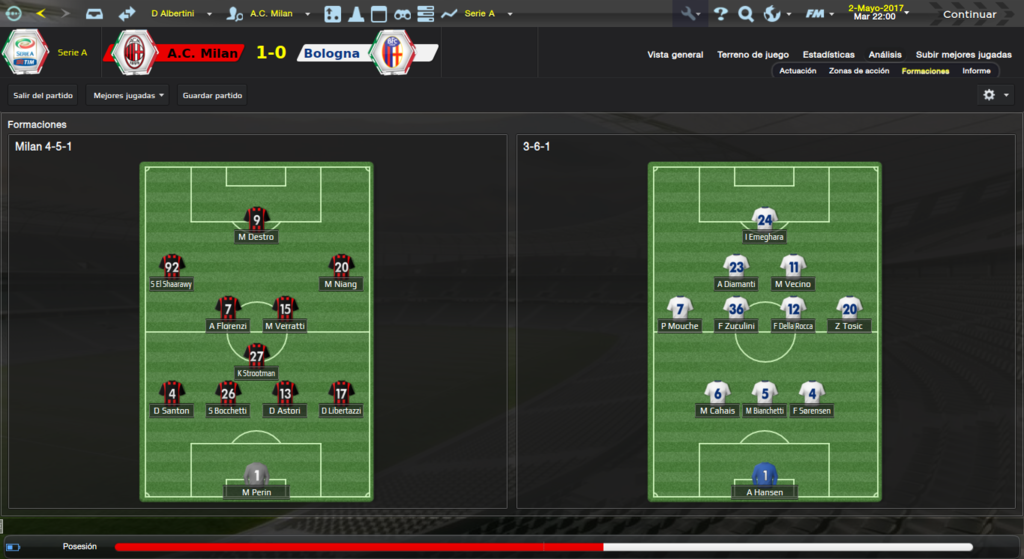Switch to the Vista general tab
This screenshot has width=1024, height=559.
[x=675, y=55]
